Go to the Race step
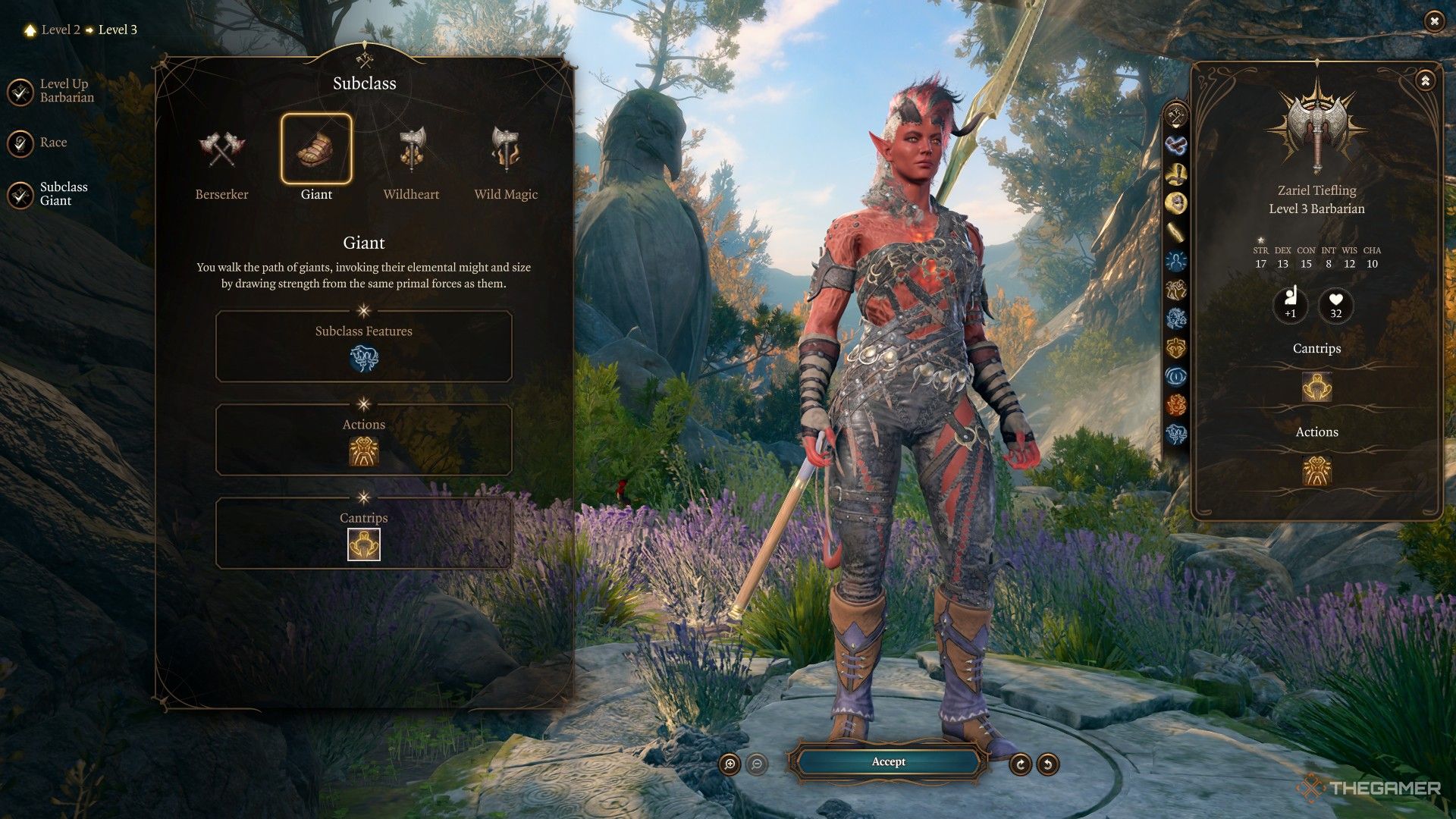The width and height of the screenshot is (1456, 819). 20,143
